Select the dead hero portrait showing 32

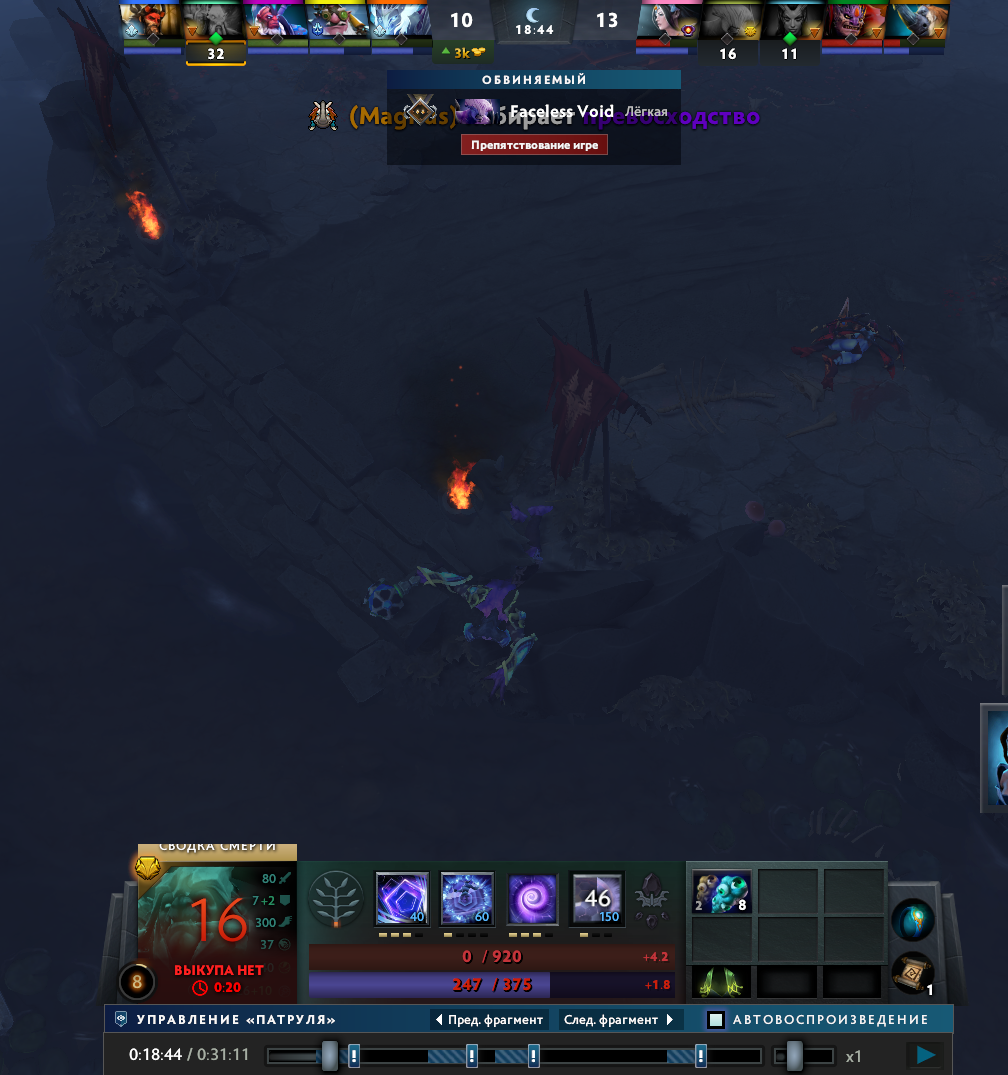[x=215, y=28]
